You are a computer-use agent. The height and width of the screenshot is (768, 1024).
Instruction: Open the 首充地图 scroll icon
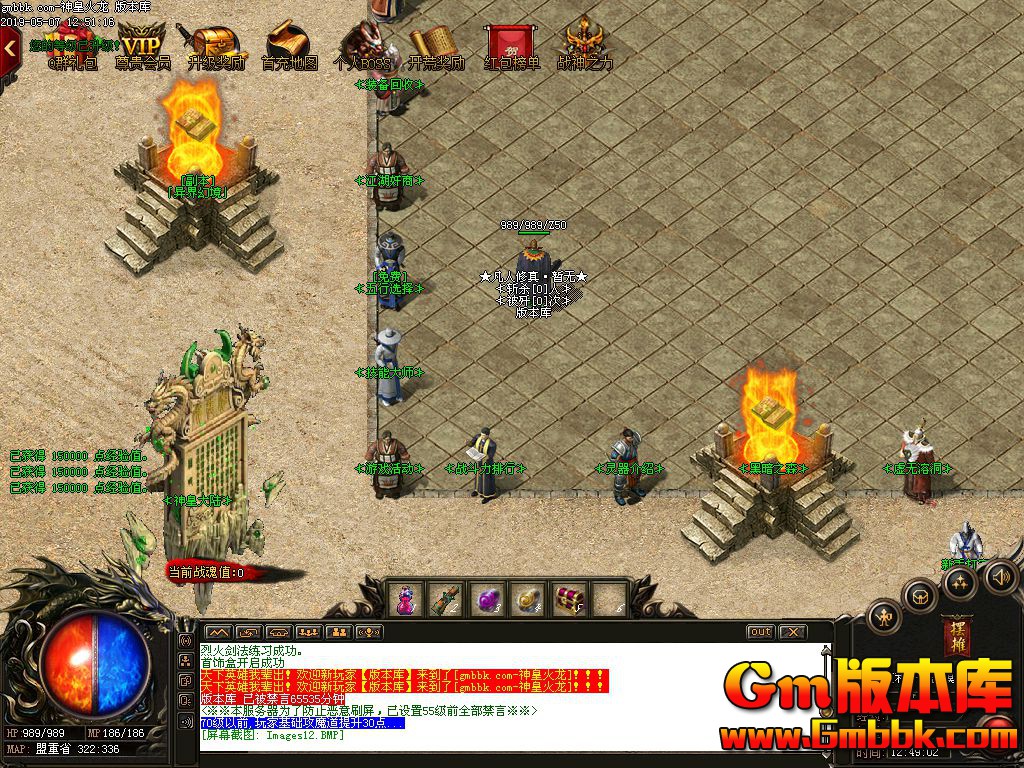(x=289, y=45)
